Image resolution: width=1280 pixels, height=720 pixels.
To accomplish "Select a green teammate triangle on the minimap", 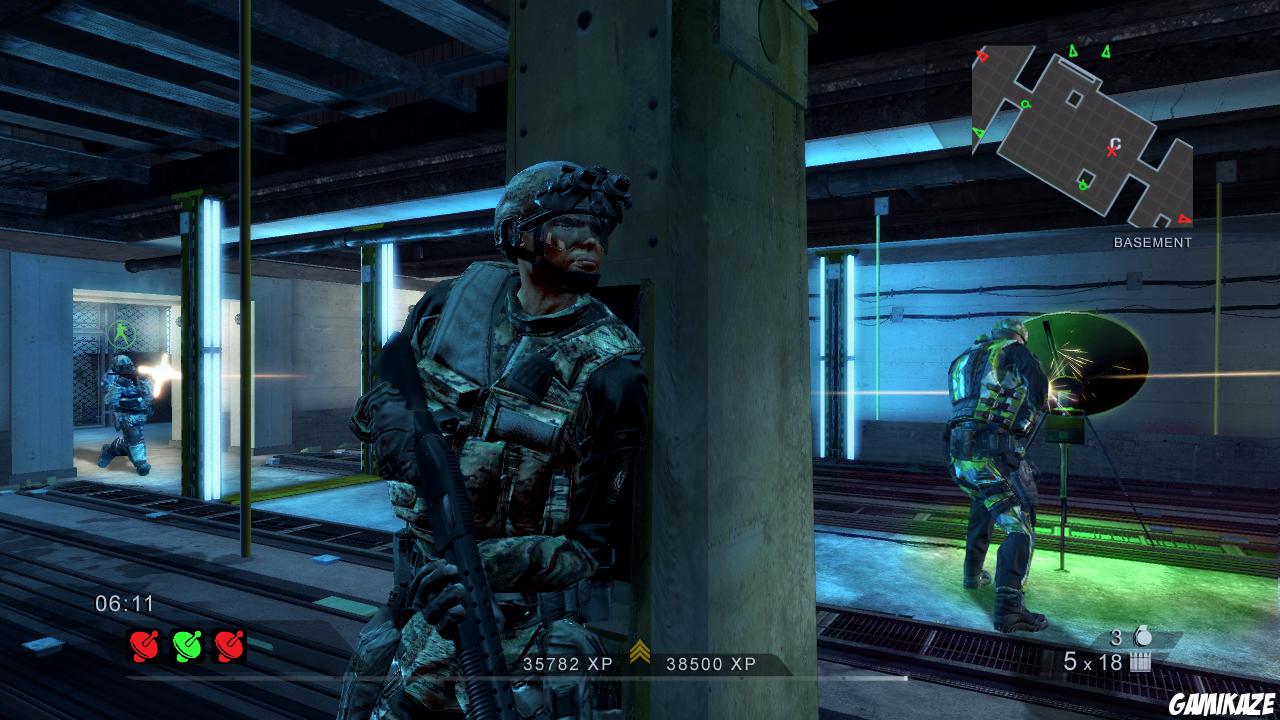I will pyautogui.click(x=1072, y=51).
